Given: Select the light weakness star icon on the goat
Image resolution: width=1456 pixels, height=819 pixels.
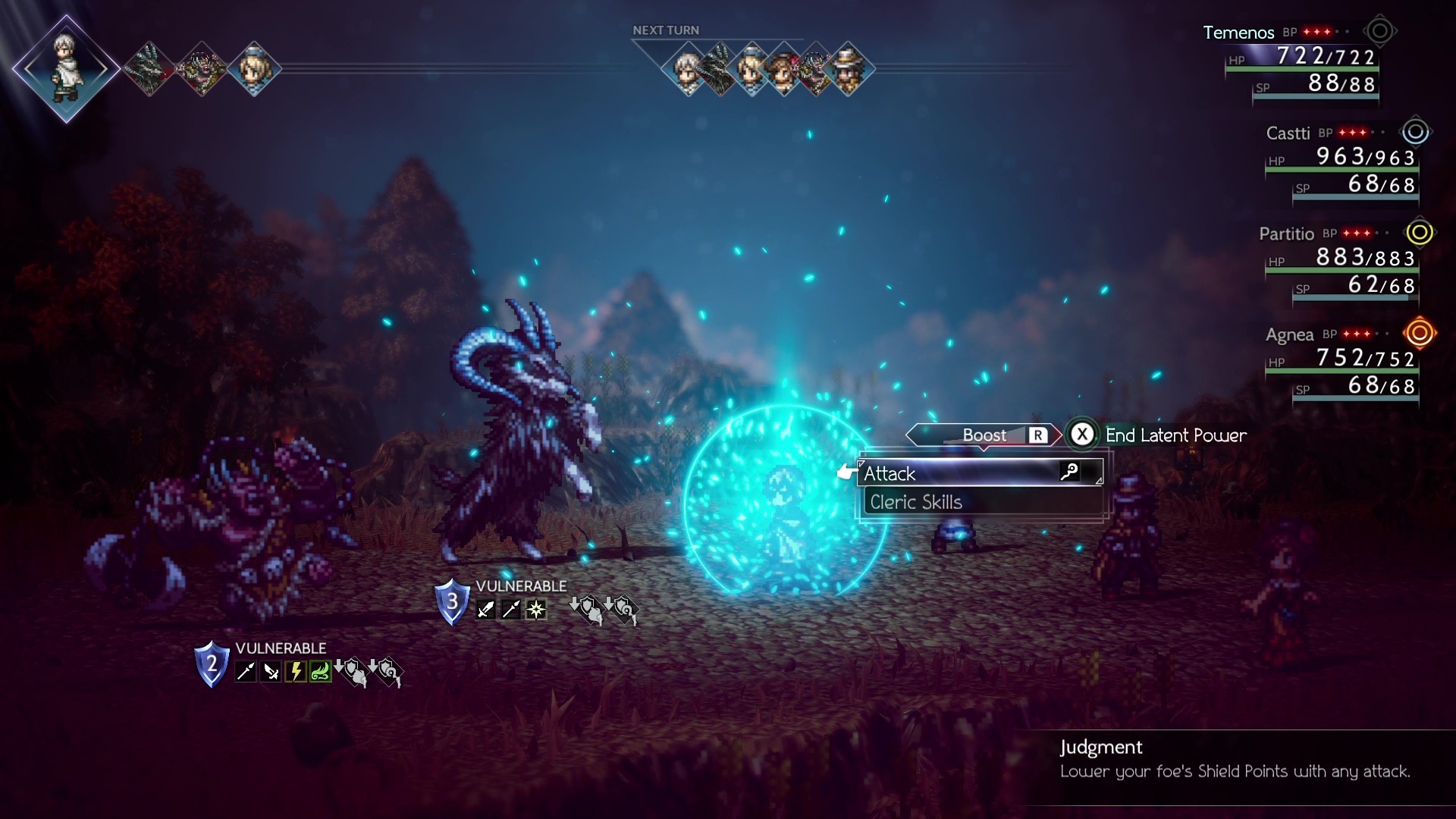Looking at the screenshot, I should [x=536, y=610].
